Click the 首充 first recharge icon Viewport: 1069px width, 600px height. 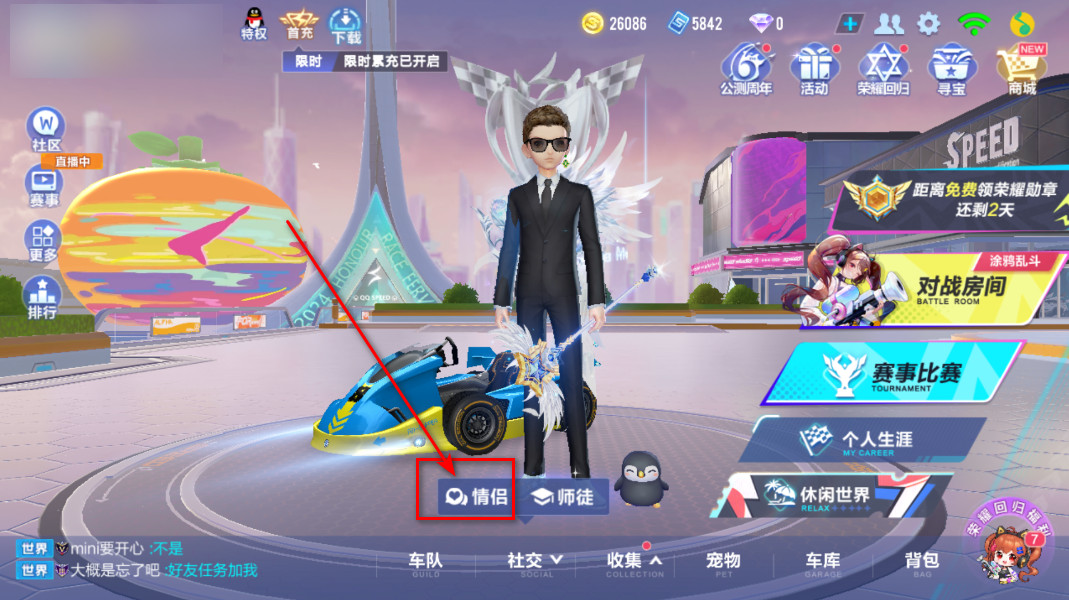(299, 23)
